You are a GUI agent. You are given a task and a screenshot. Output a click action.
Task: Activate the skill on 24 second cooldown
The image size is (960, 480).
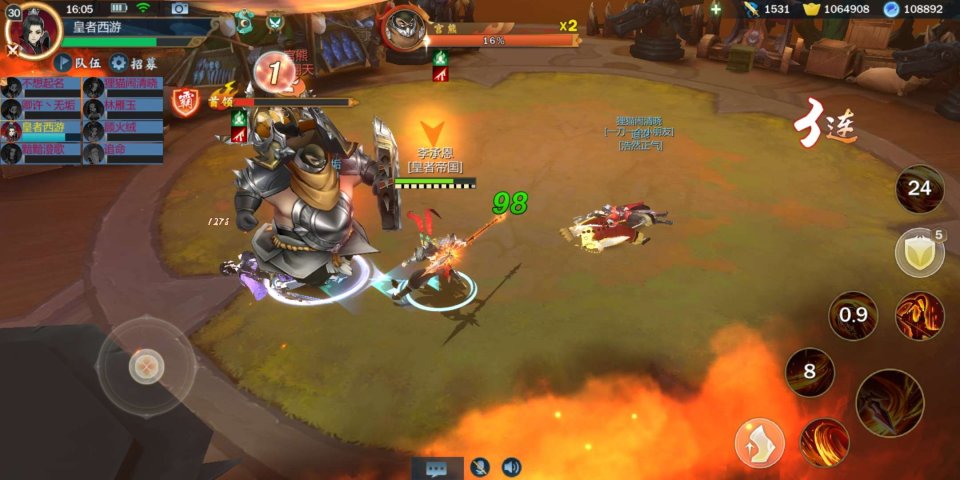919,188
